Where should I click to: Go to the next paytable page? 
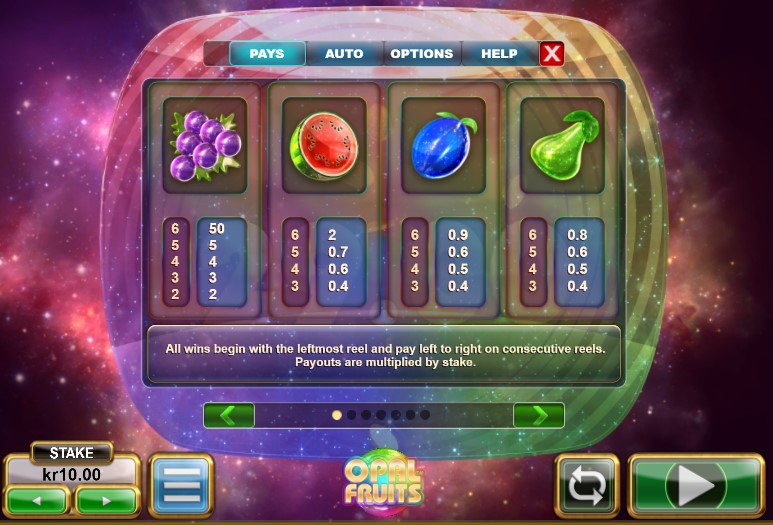click(x=538, y=415)
